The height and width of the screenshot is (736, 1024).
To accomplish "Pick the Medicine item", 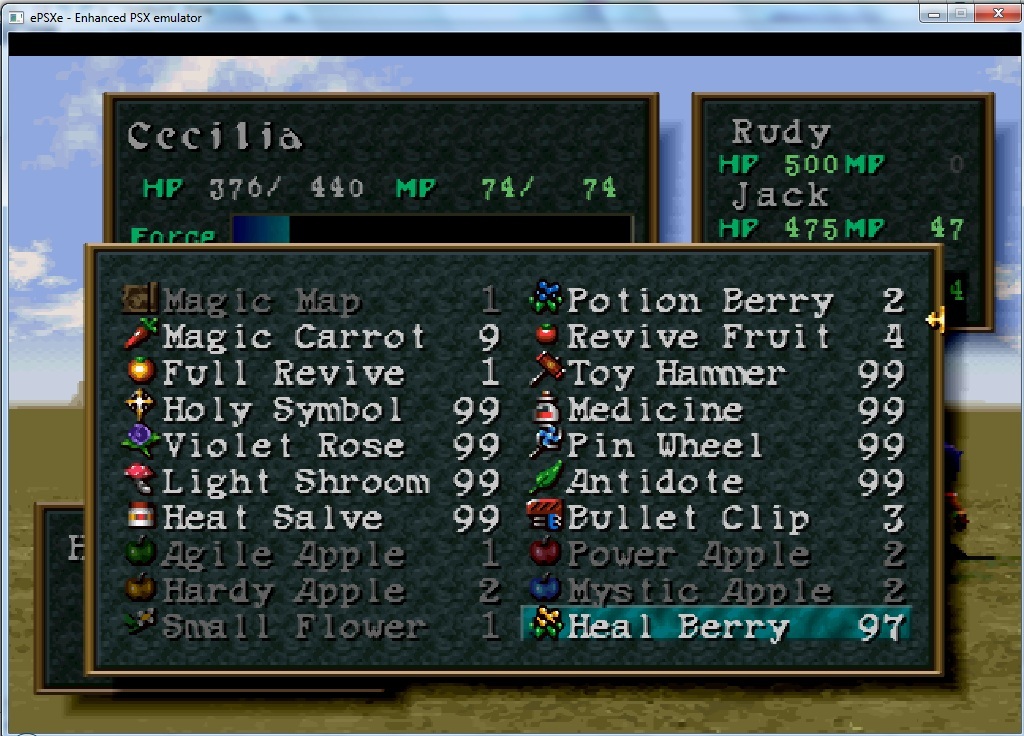I will coord(655,410).
